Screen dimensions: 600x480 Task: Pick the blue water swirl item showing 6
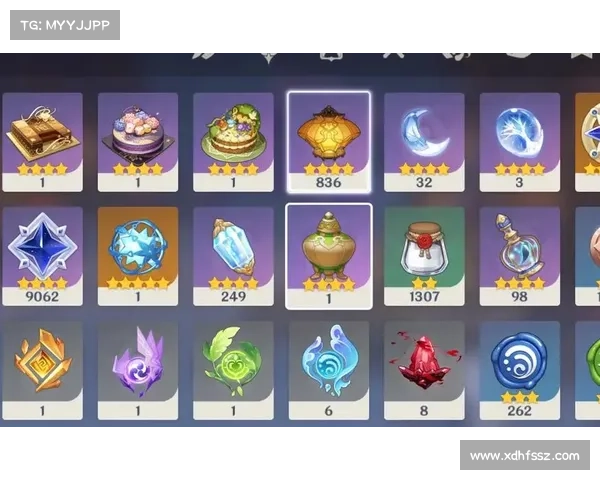pyautogui.click(x=328, y=363)
